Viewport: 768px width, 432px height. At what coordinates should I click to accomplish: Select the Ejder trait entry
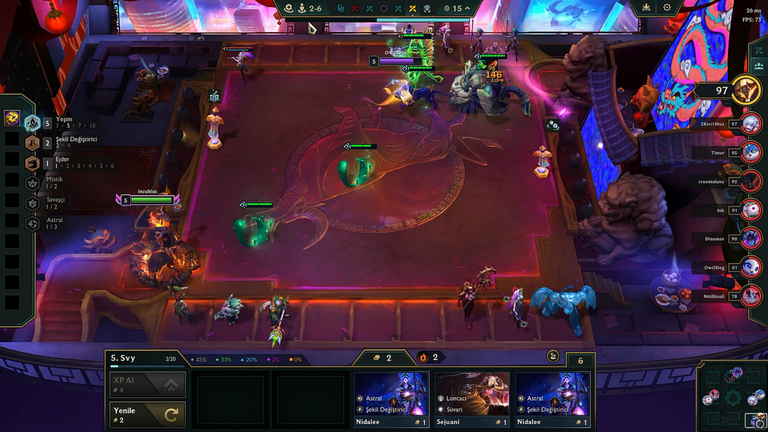coord(45,162)
